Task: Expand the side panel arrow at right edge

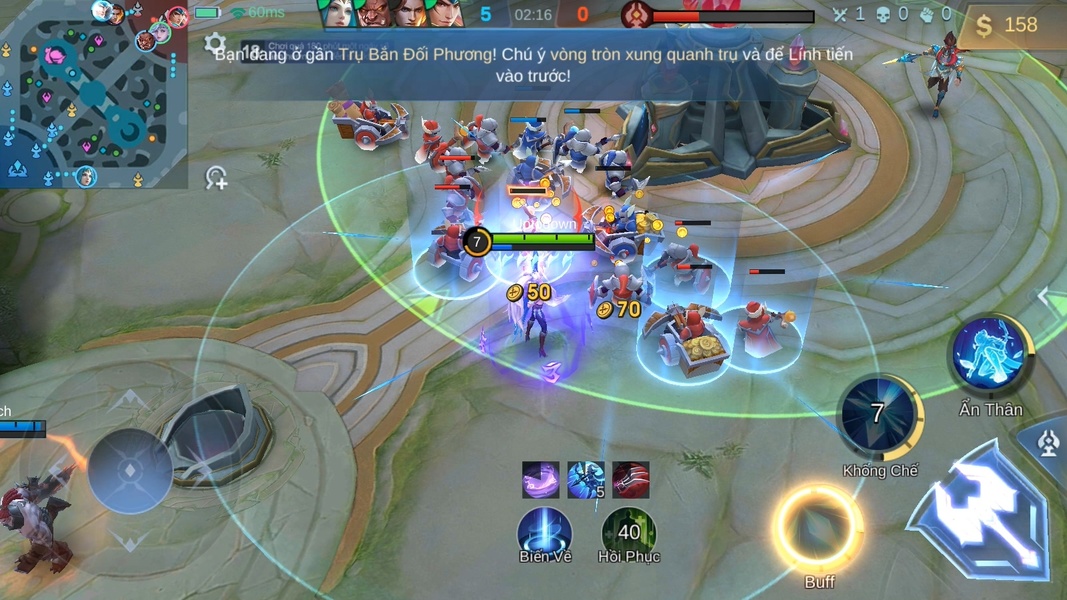Action: coord(1045,296)
